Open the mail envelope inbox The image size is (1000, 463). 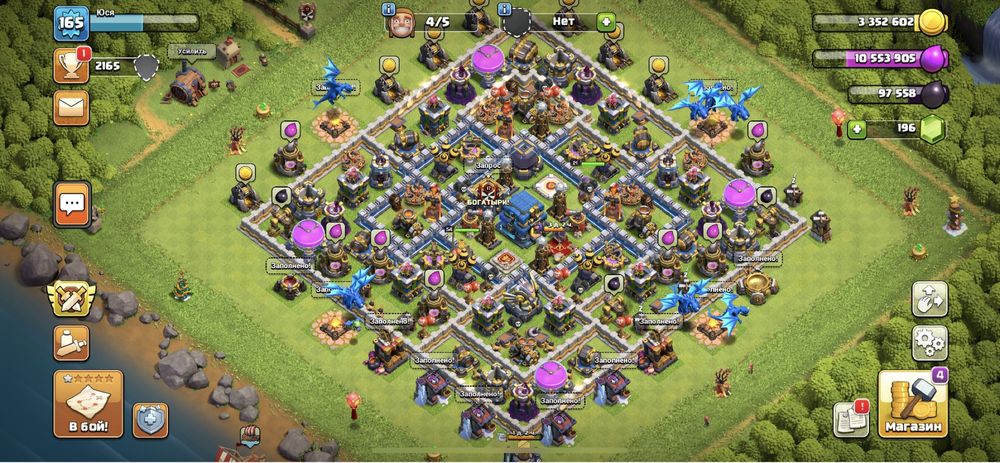71,106
